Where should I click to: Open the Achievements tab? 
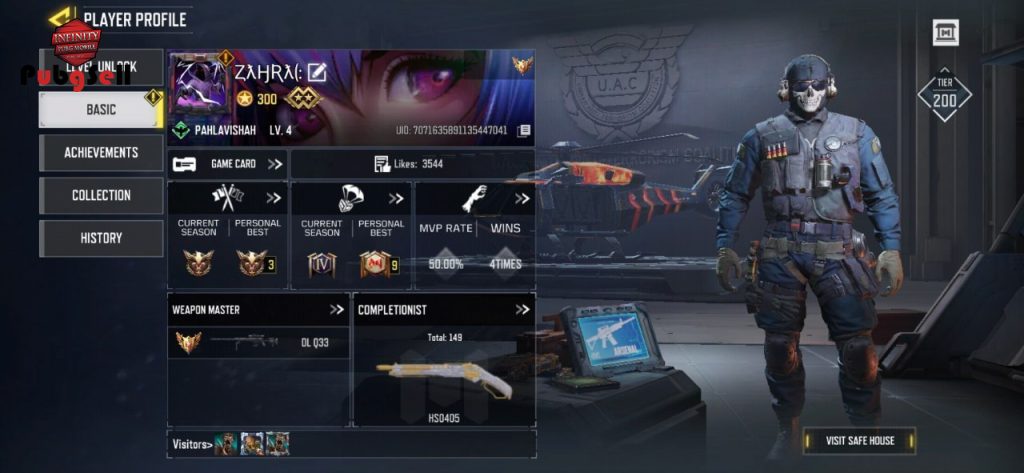tap(101, 153)
